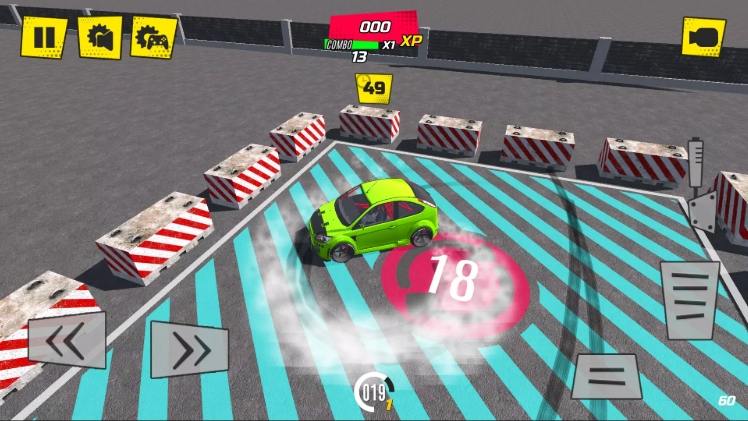This screenshot has height=421, width=748.
Task: Tap the gas pedal
Action: [x=689, y=300]
